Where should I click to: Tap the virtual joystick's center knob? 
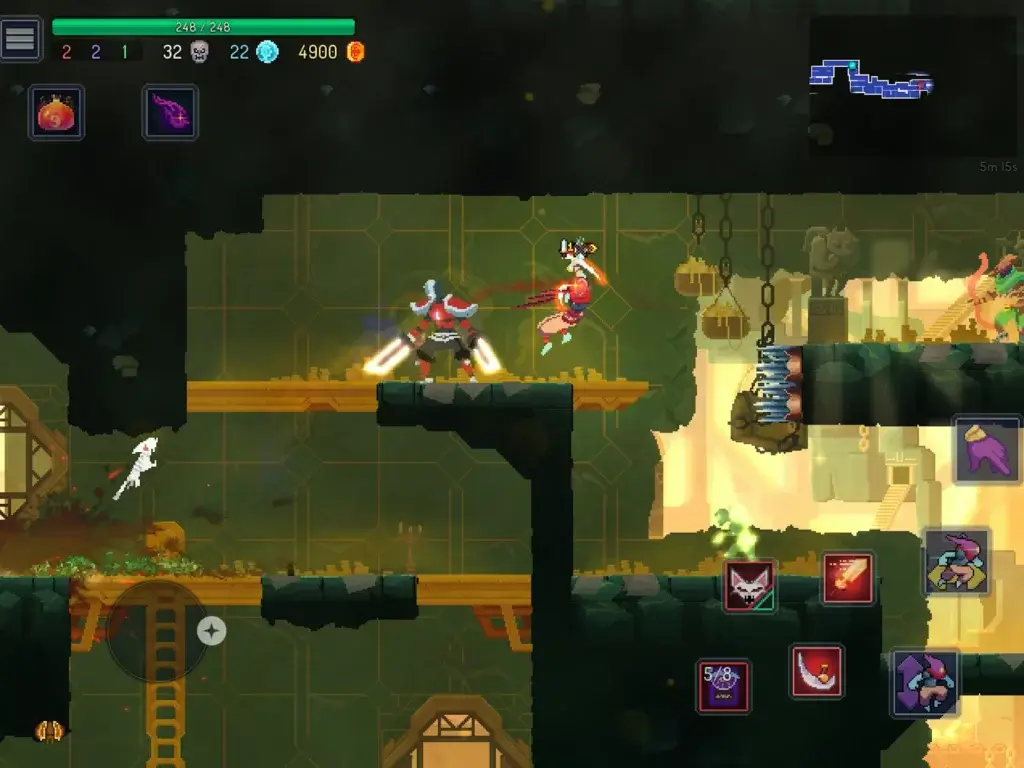point(211,631)
